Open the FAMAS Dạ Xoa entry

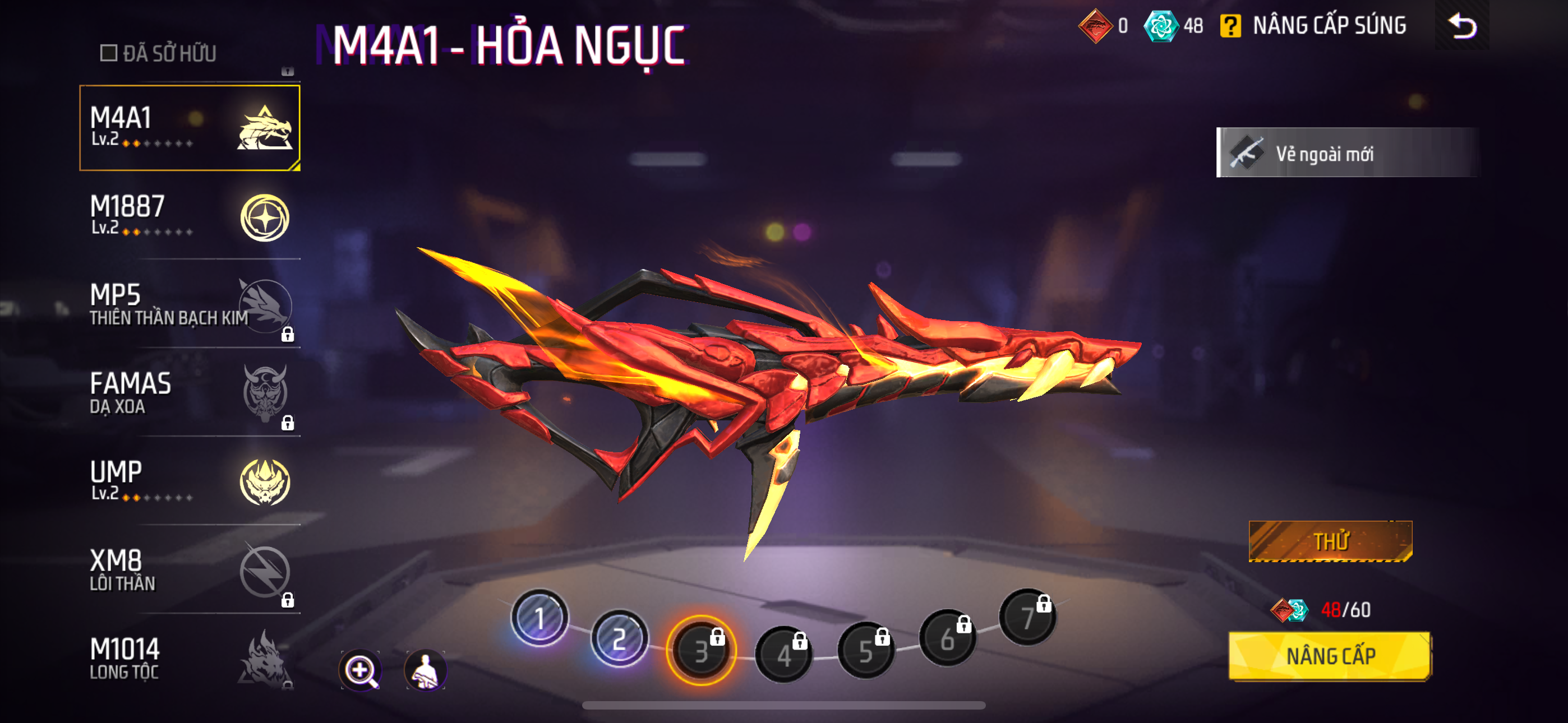point(190,392)
